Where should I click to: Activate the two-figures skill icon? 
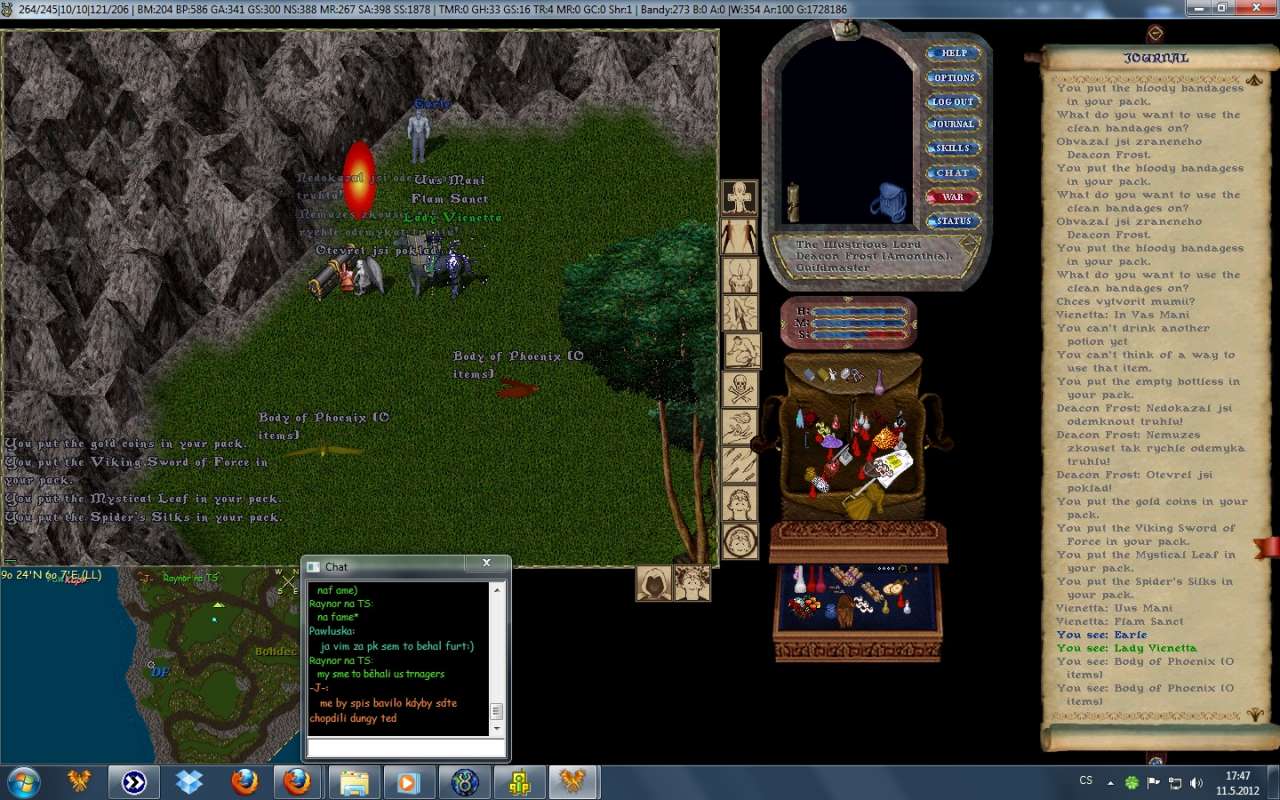click(740, 237)
